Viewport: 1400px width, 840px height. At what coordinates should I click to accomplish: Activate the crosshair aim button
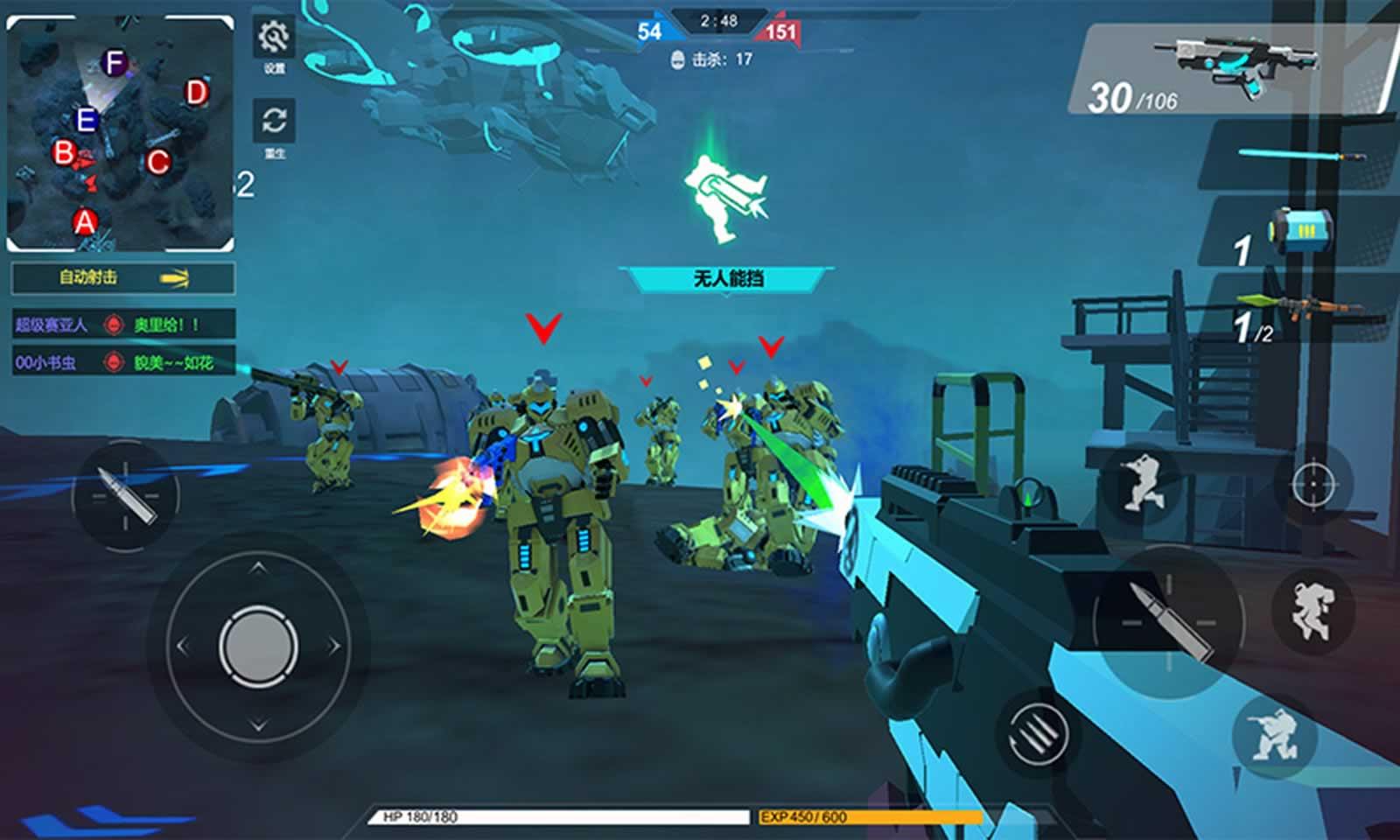point(1313,483)
